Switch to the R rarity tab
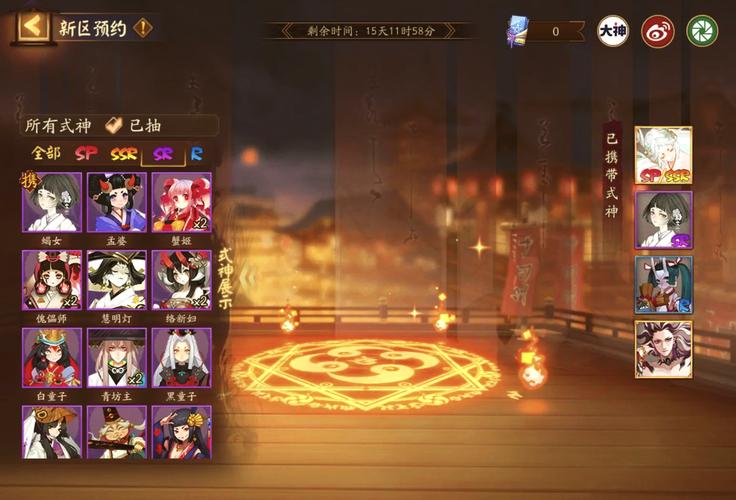 click(x=196, y=154)
